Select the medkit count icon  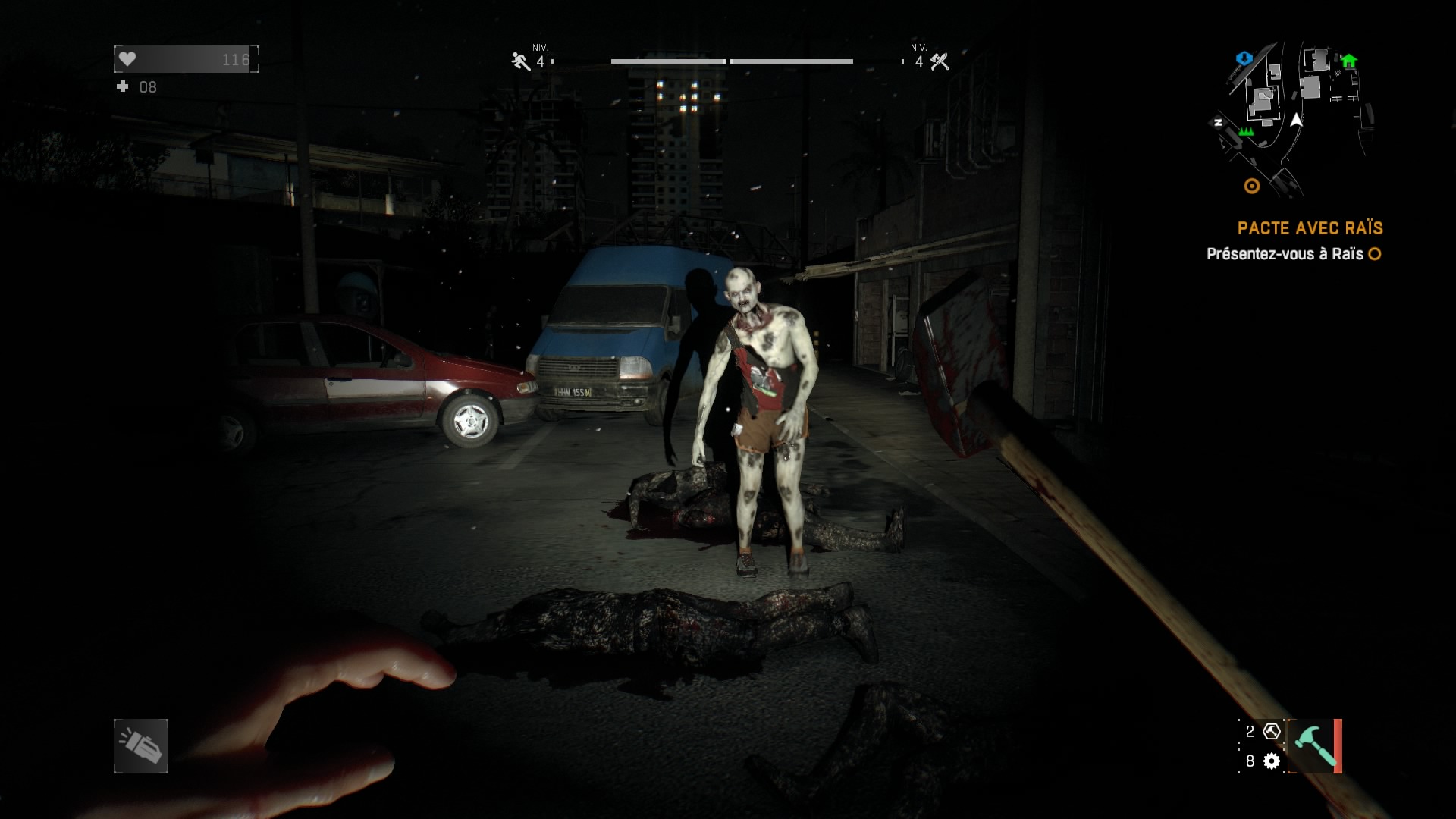tap(123, 87)
